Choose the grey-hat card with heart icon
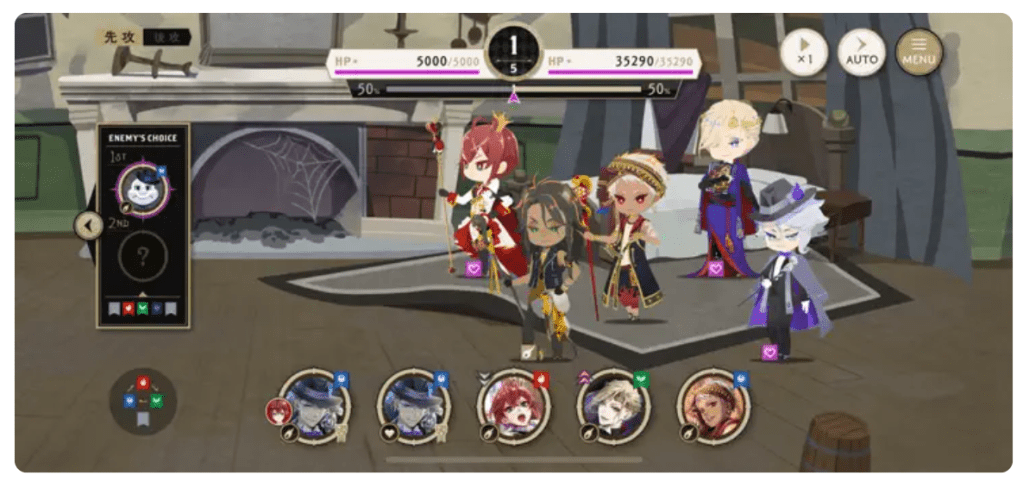The height and width of the screenshot is (488, 1023). (415, 405)
